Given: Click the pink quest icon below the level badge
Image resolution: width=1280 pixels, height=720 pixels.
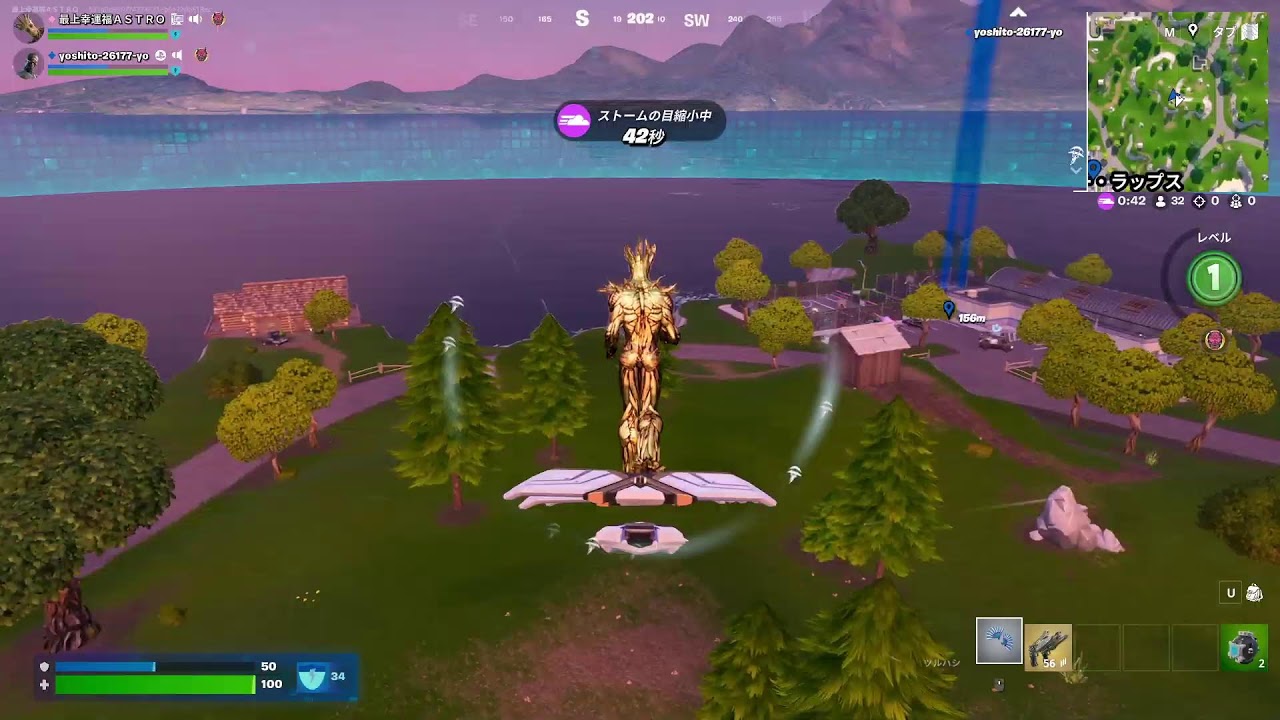Looking at the screenshot, I should 1215,340.
